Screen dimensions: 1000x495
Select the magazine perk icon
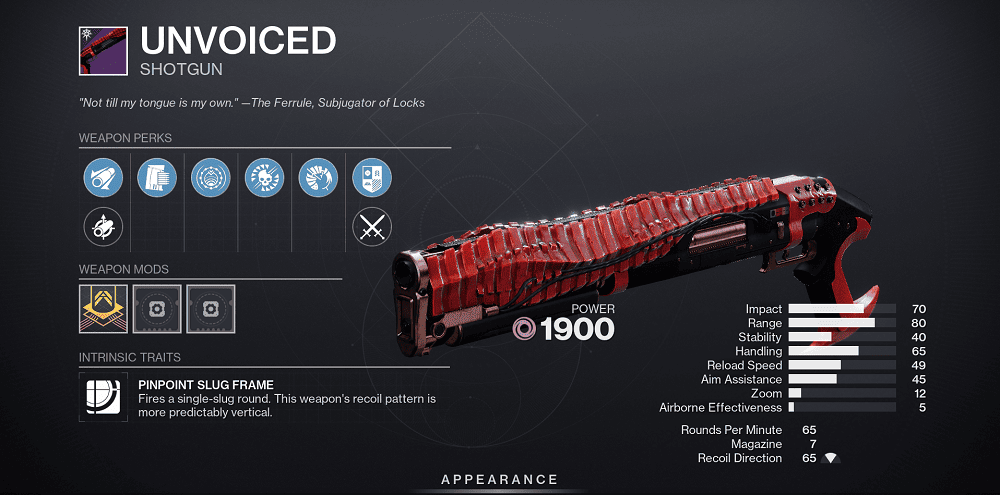[156, 177]
